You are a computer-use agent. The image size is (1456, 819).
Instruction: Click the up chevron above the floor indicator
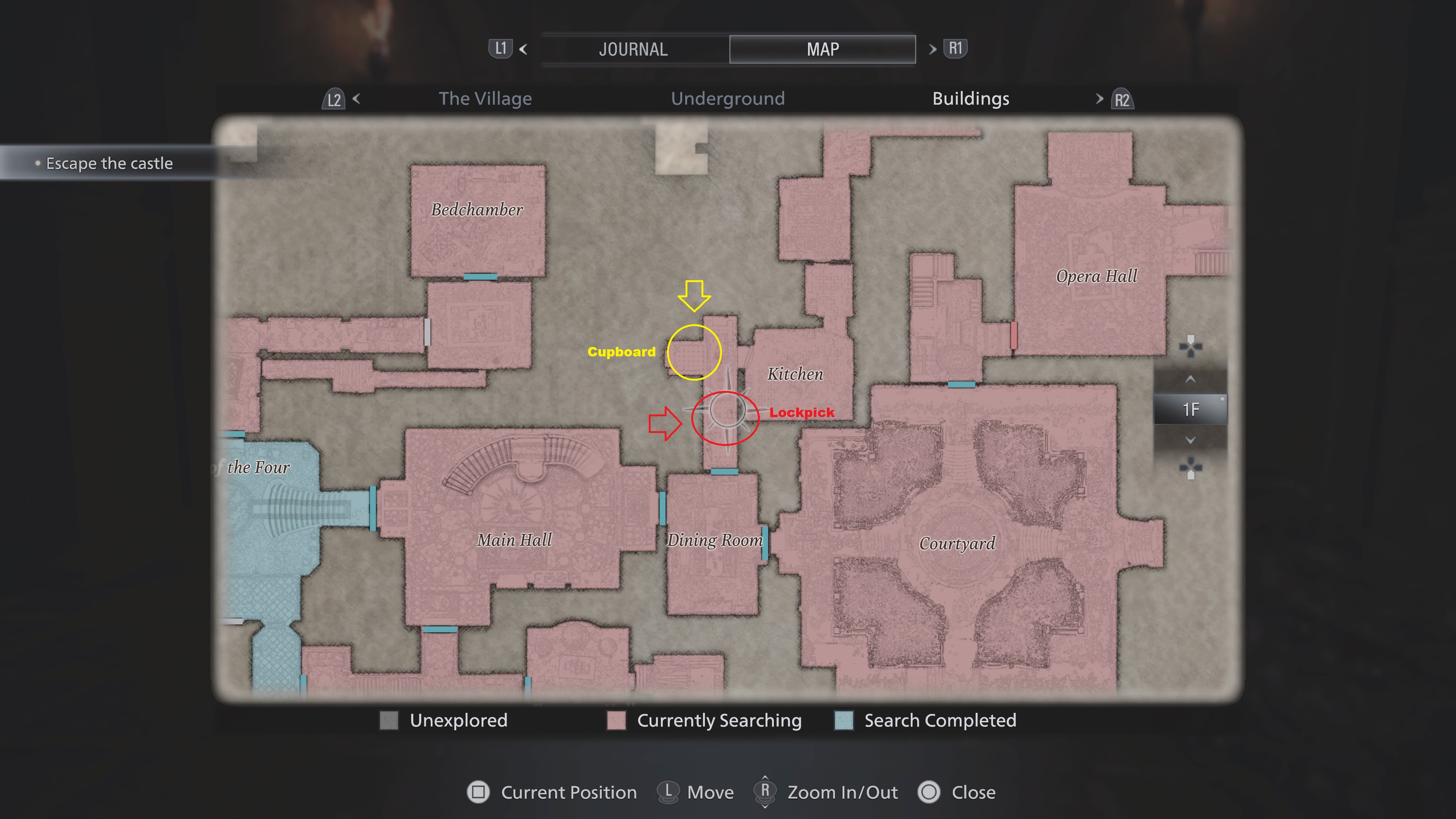1190,379
